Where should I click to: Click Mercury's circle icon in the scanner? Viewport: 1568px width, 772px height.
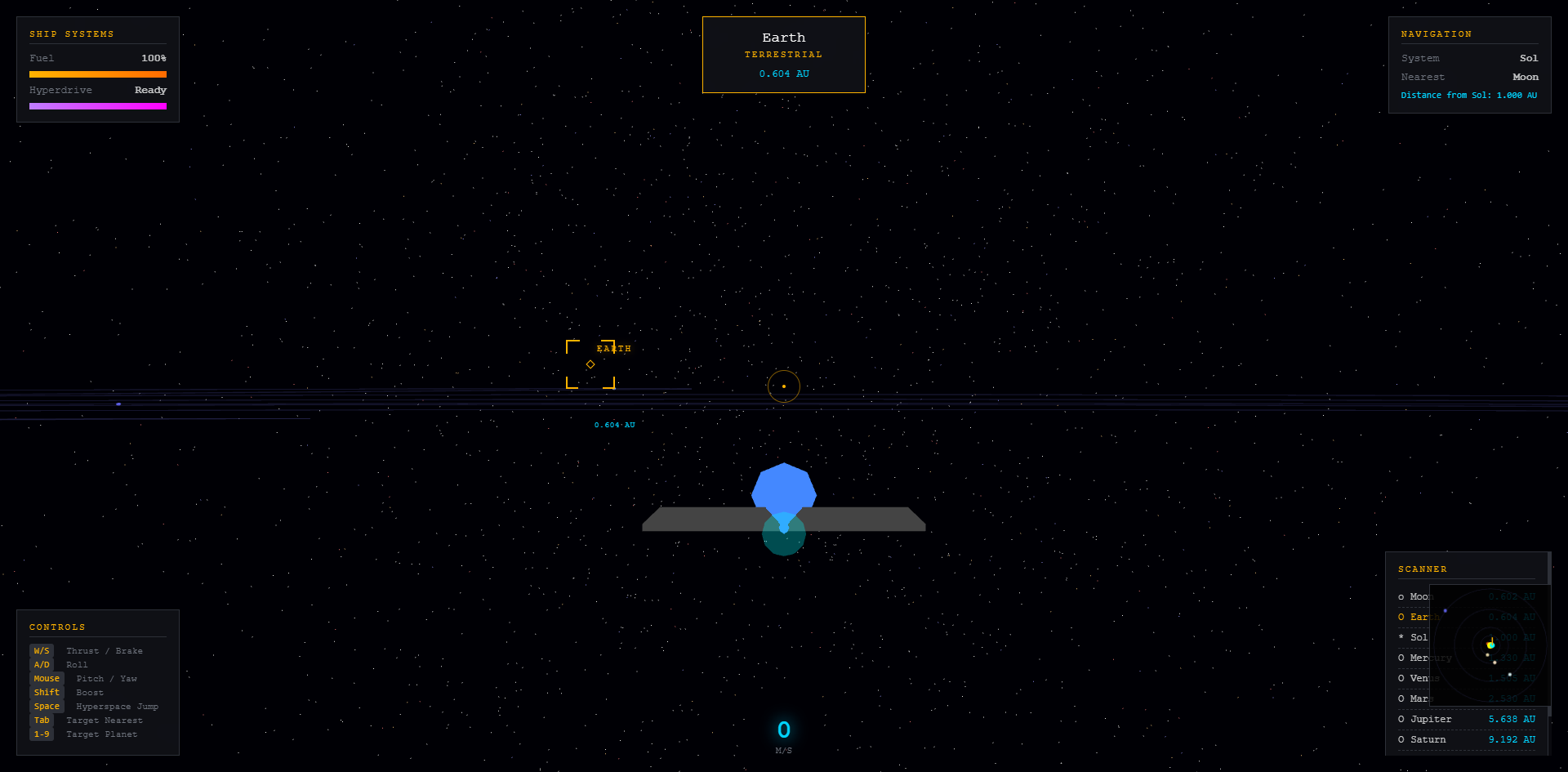click(x=1401, y=658)
